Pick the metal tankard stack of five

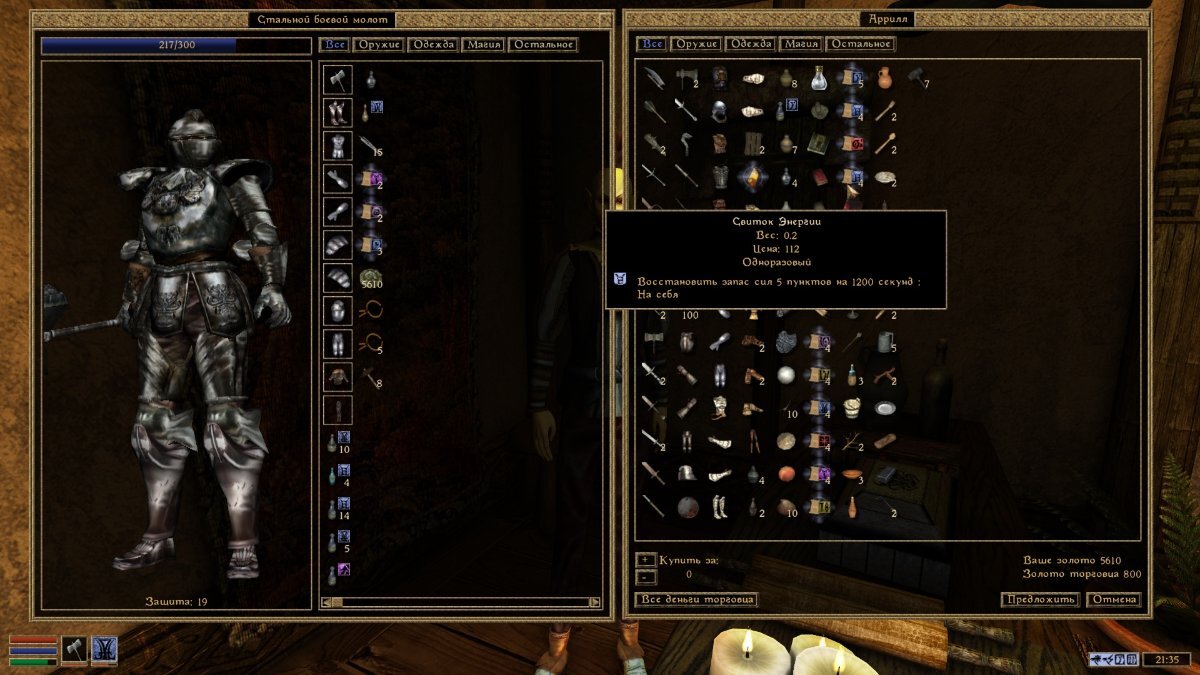tap(884, 342)
